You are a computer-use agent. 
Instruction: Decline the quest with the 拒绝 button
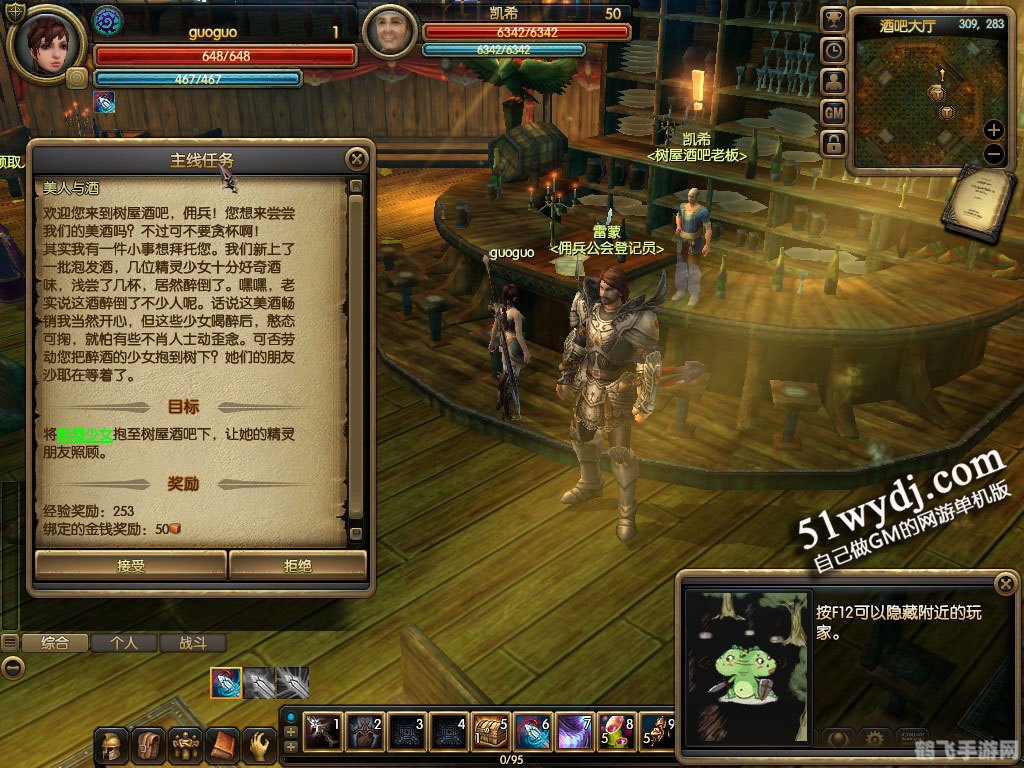[298, 565]
